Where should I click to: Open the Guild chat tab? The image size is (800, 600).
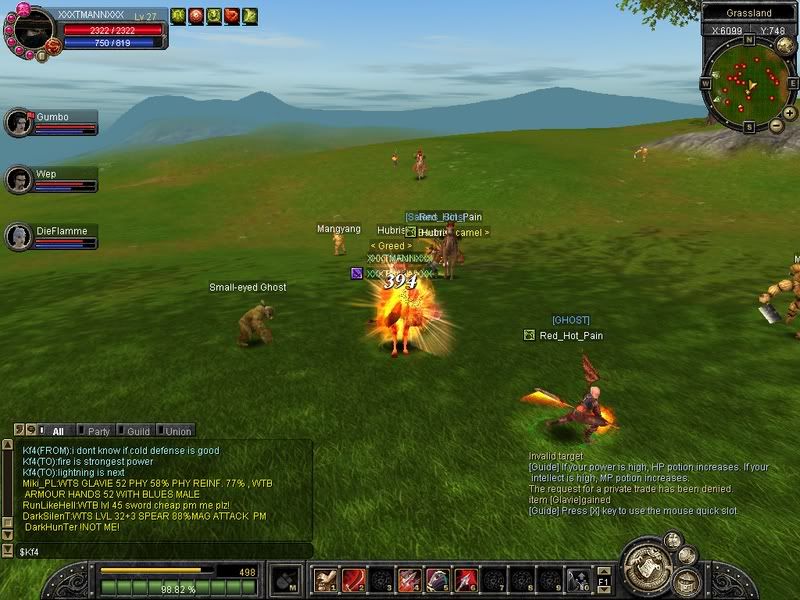[138, 431]
